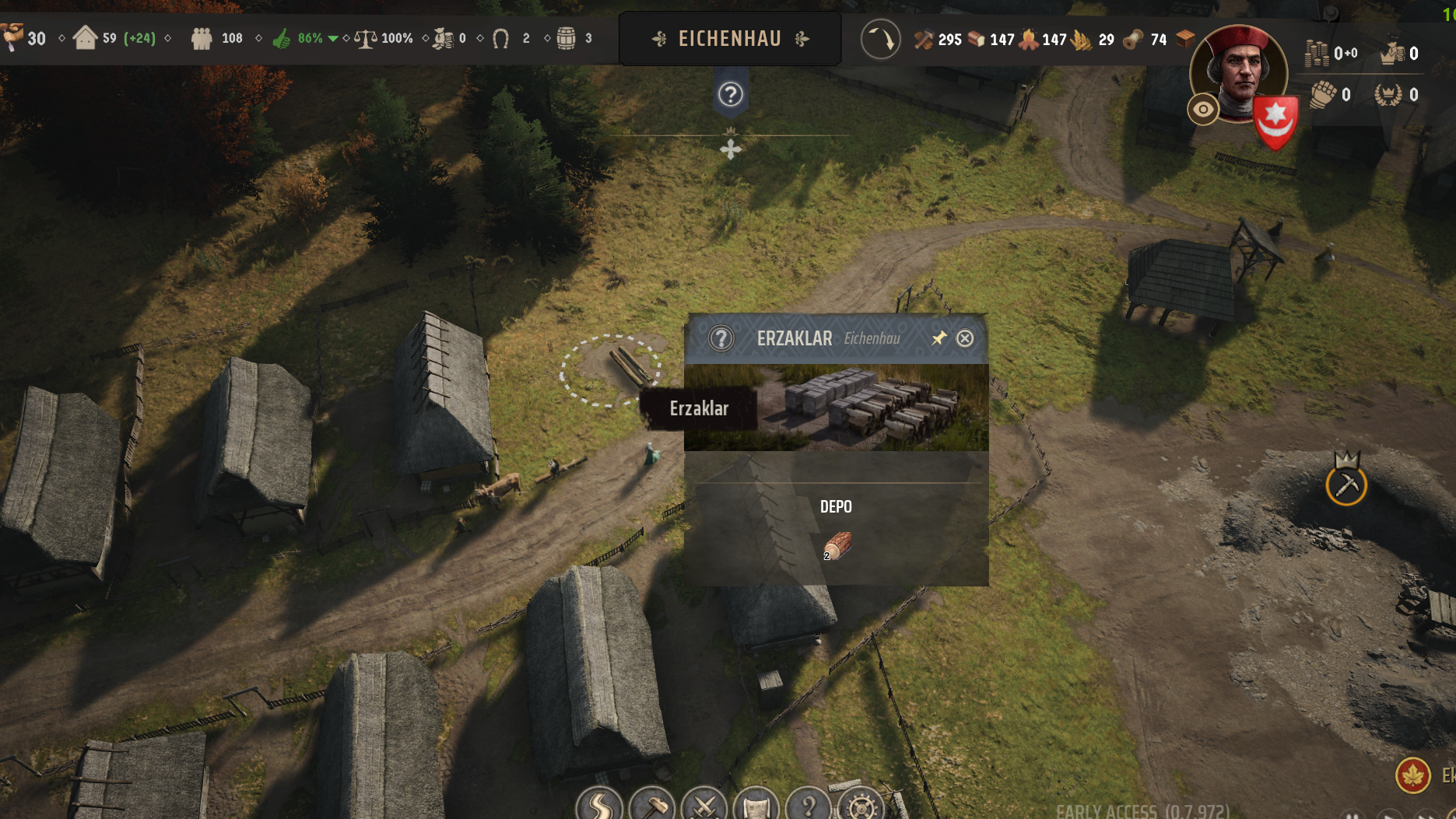
Task: Select the pickaxe mining marker
Action: [1346, 485]
